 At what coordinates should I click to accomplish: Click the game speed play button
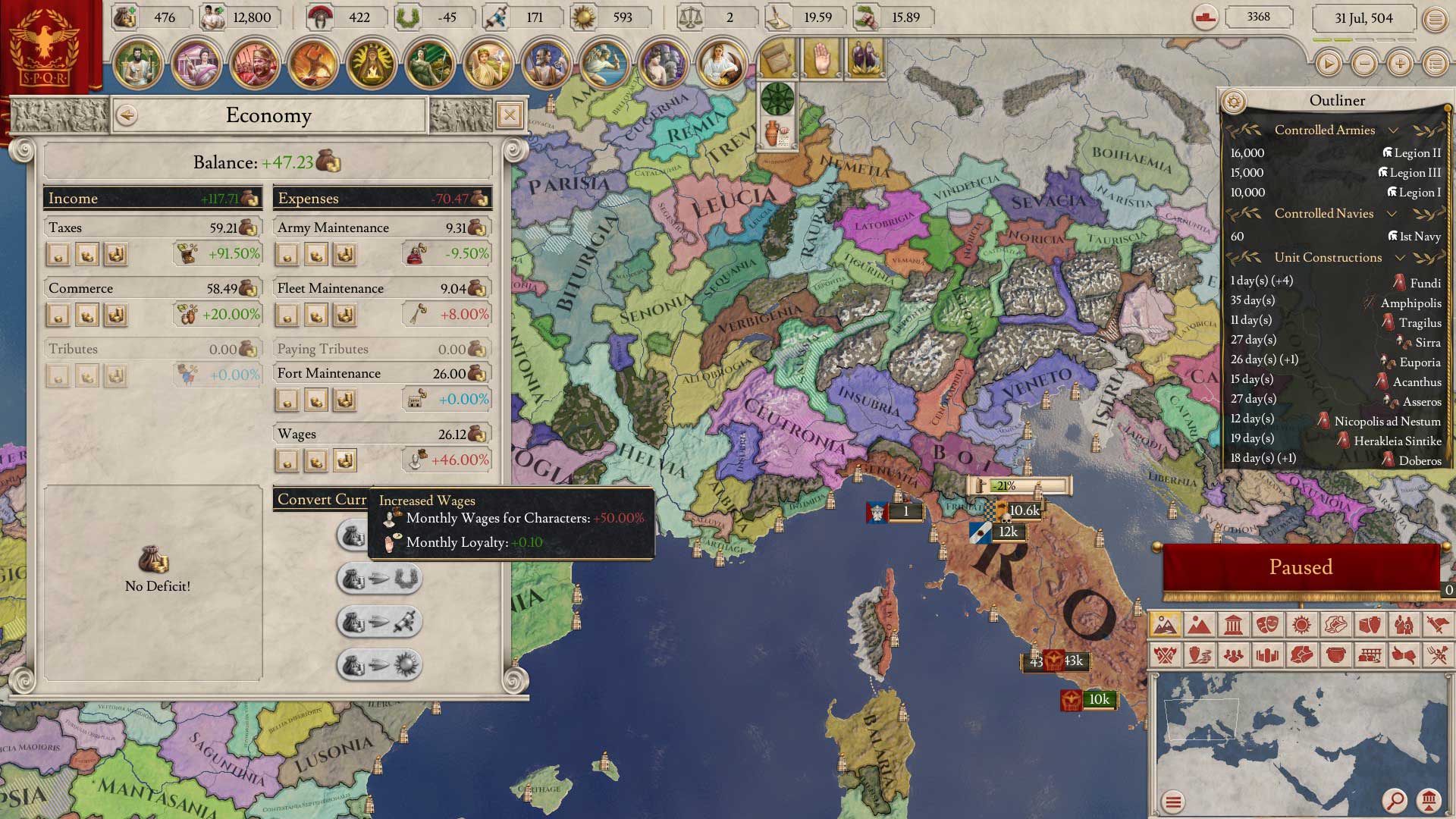tap(1328, 64)
